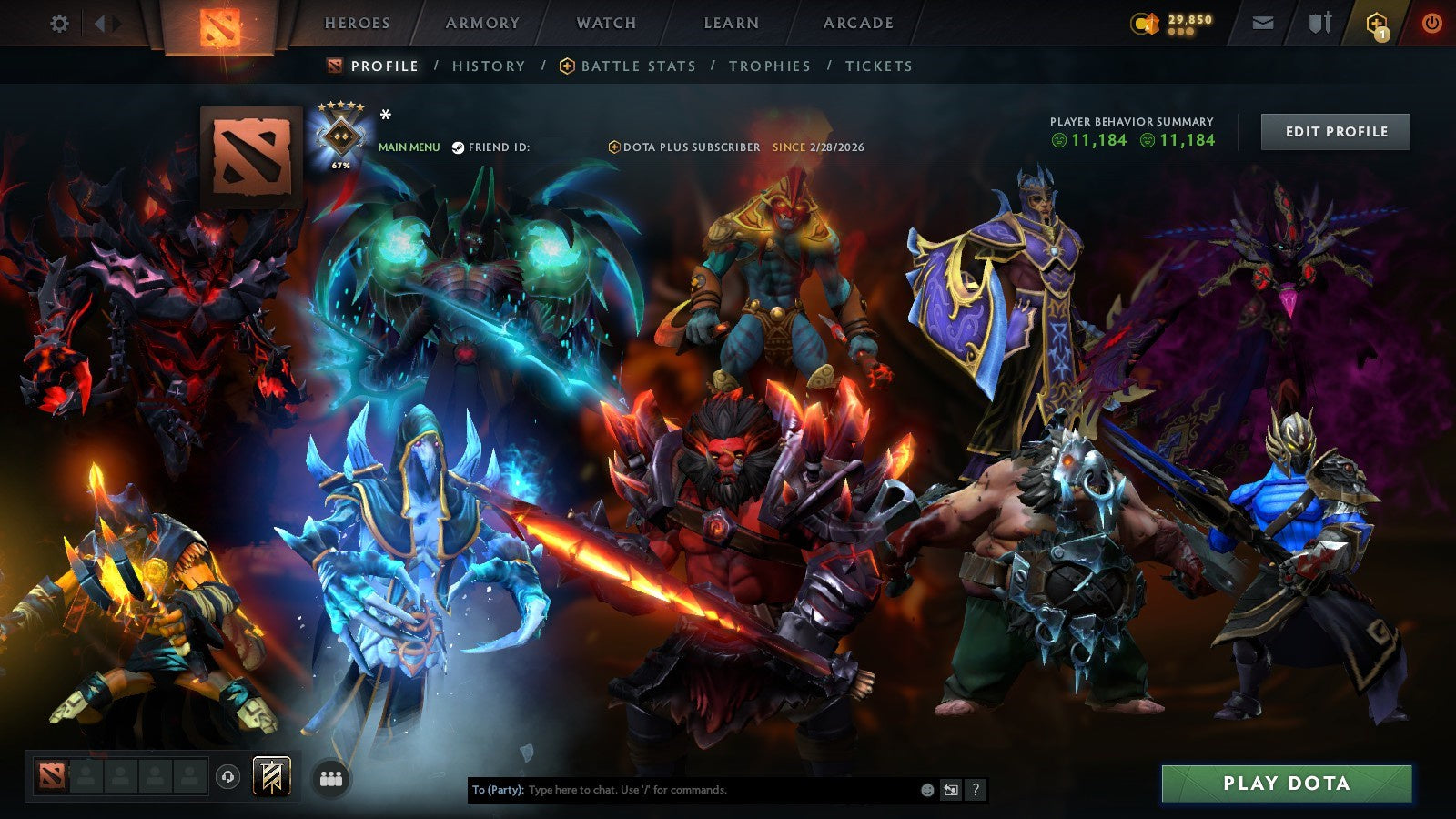This screenshot has width=1456, height=819.
Task: Click the power button to exit Dota
Action: click(1431, 23)
